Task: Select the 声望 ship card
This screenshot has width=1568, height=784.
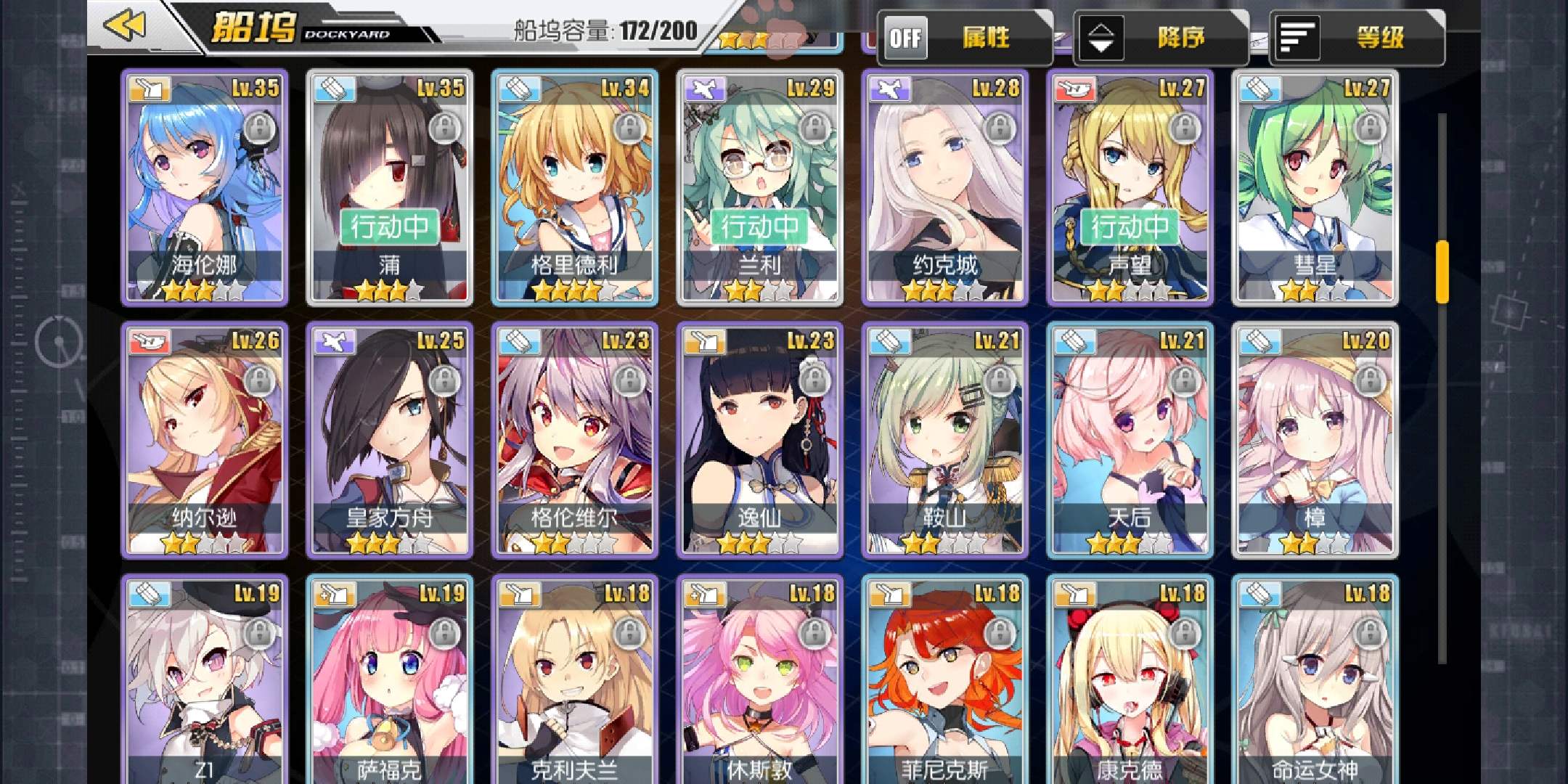Action: click(x=1130, y=187)
